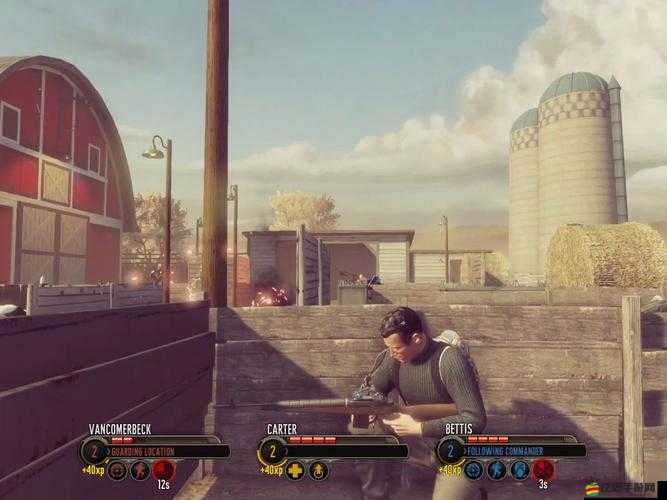Use Vancomerbeck's running figure ability icon

140,469
